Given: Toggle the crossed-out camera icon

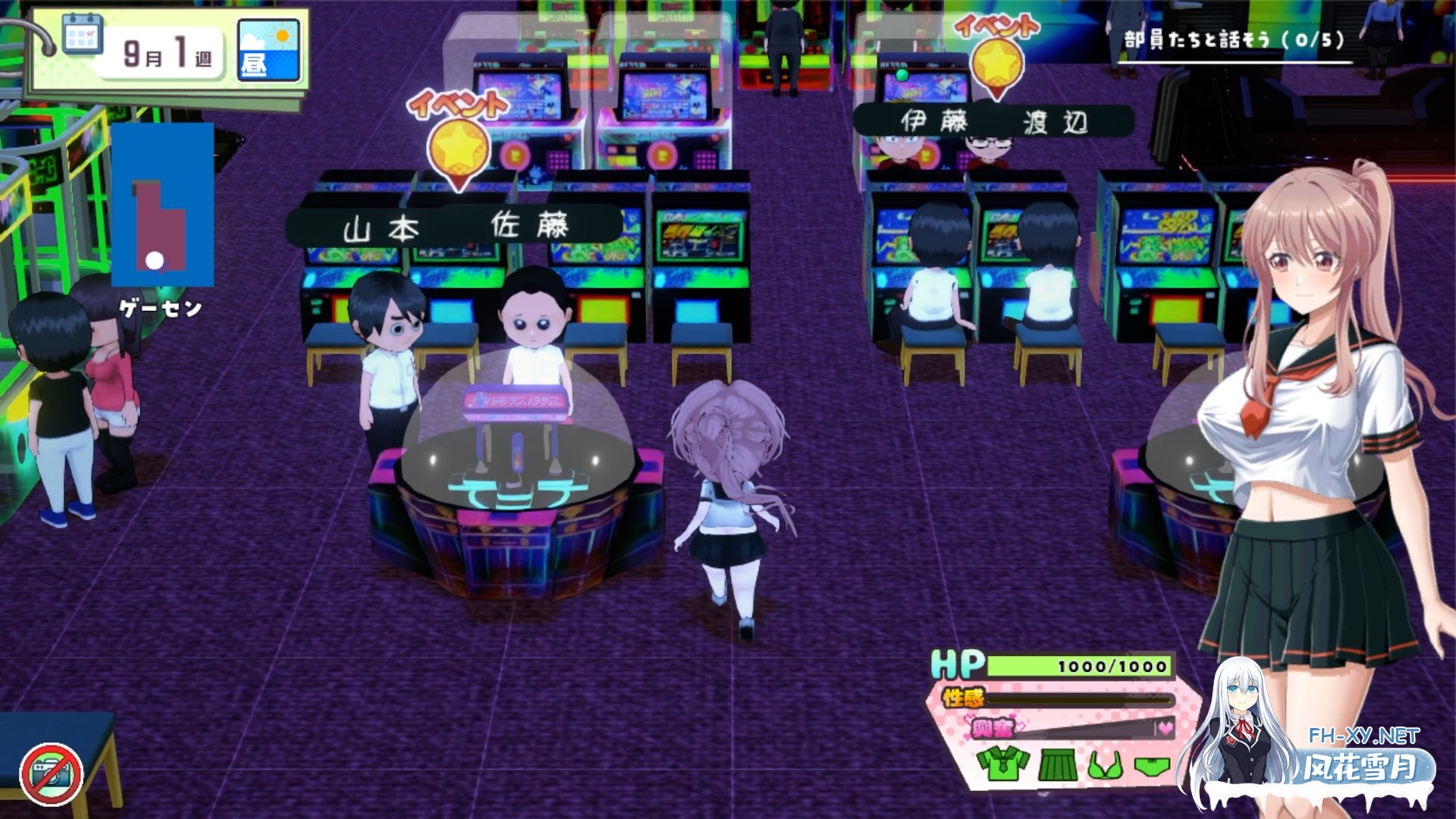Looking at the screenshot, I should (x=51, y=773).
